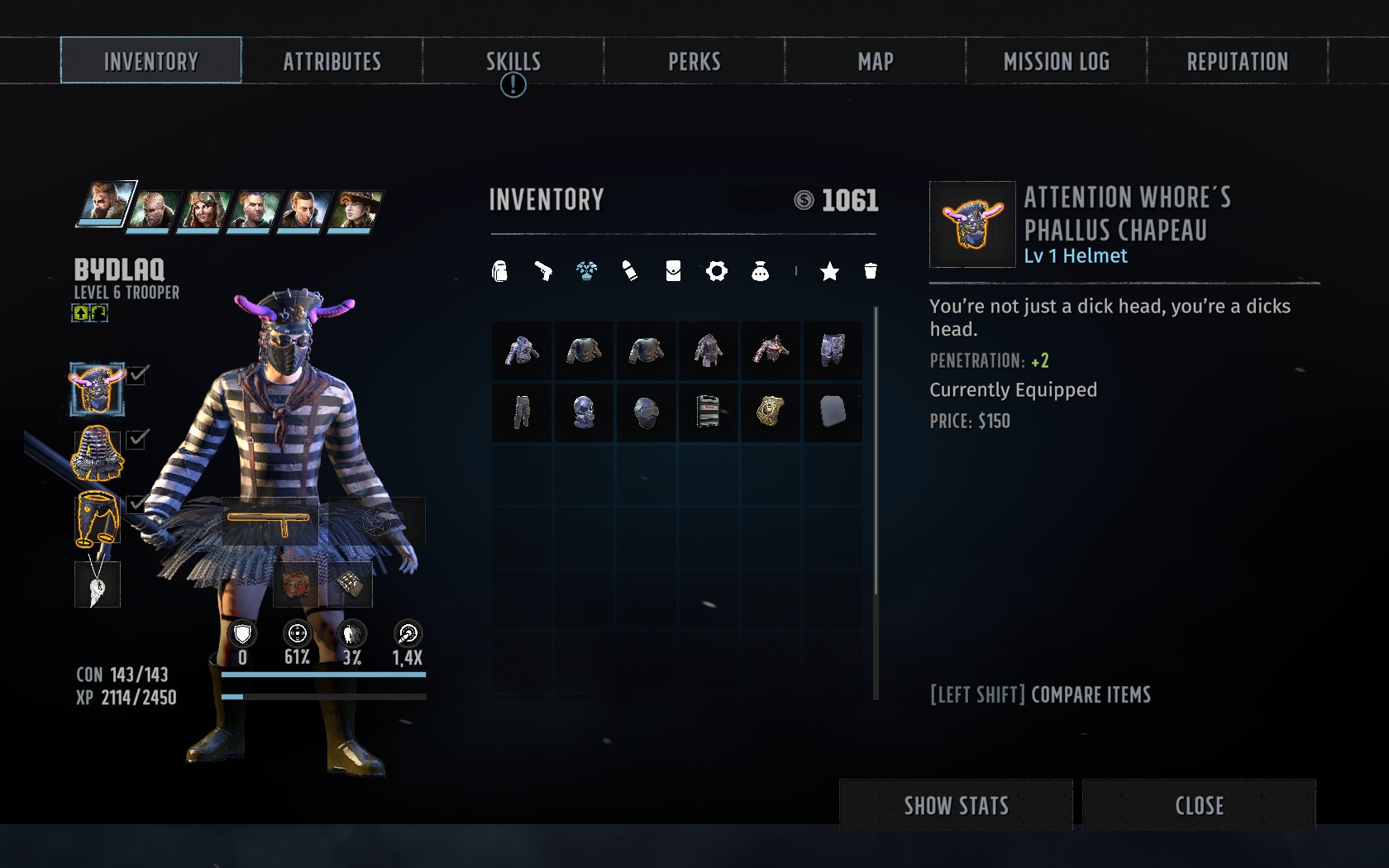Toggle the checkbox beside the equipped helmet
Screen dimensions: 1389x868
click(137, 374)
